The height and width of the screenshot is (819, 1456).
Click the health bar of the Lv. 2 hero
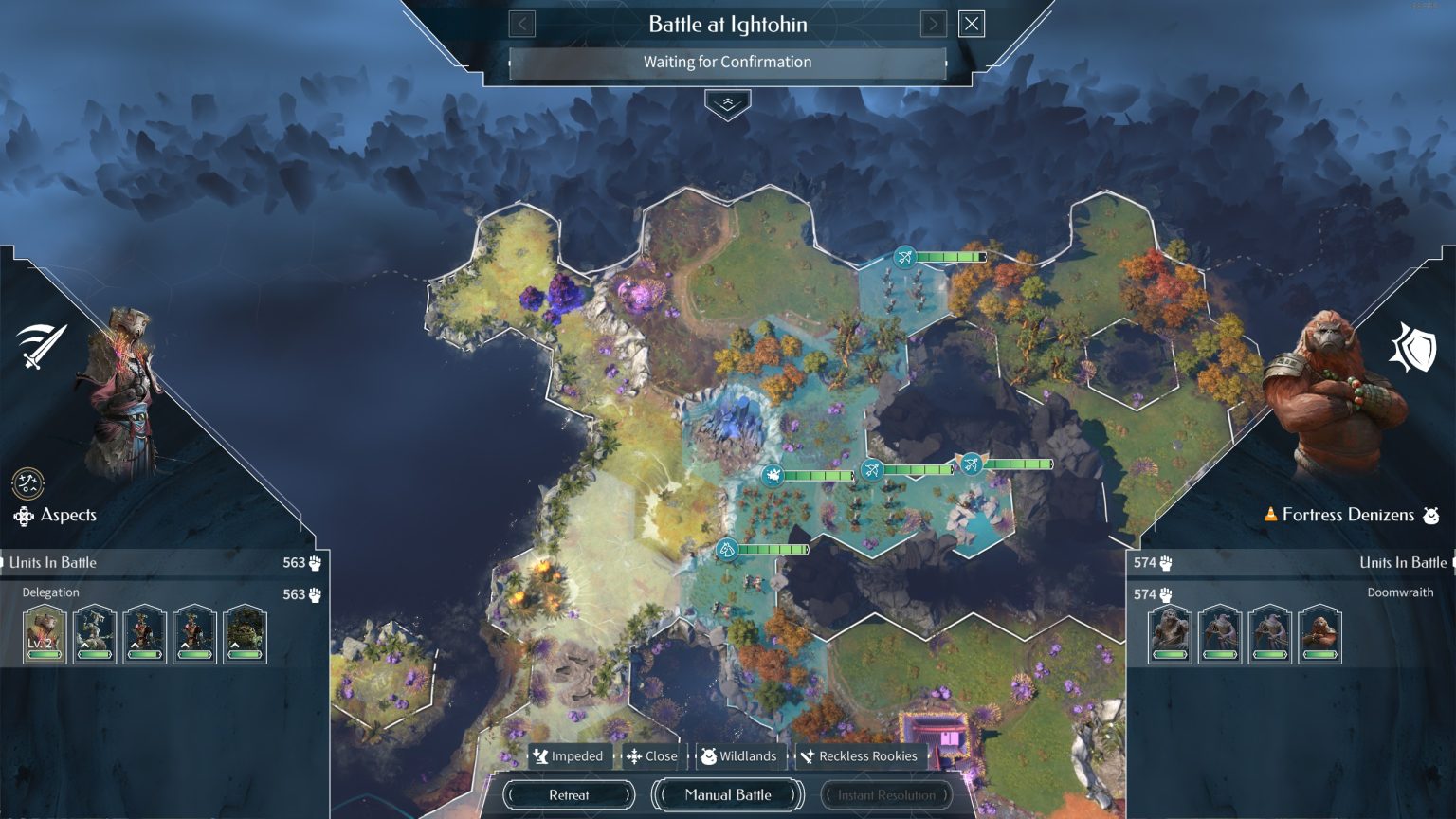(44, 654)
